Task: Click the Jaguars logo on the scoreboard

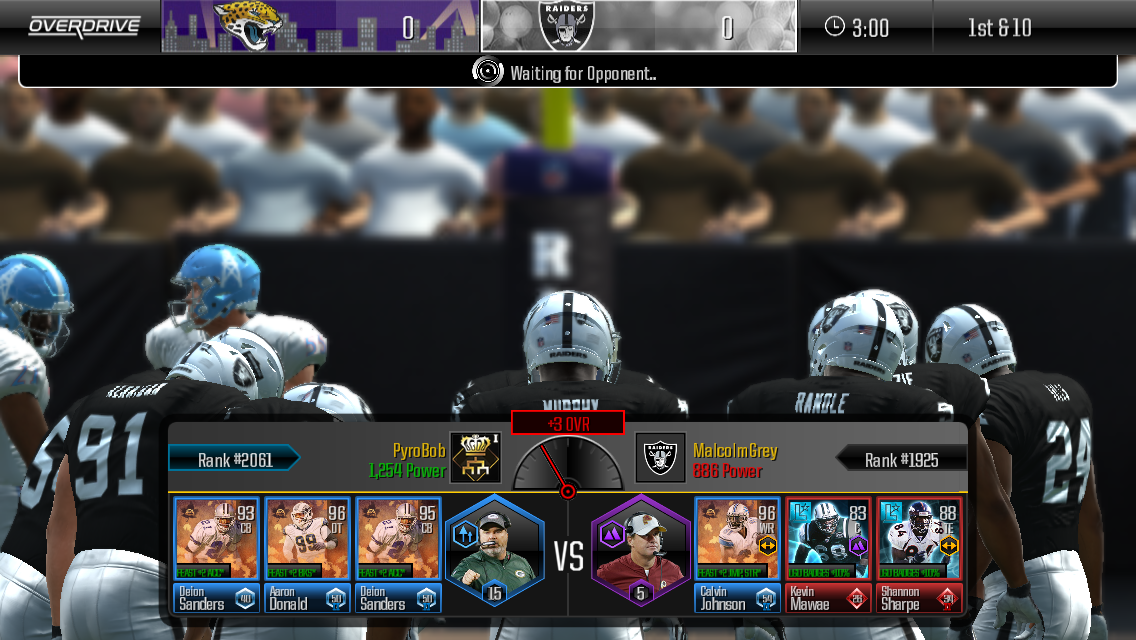Action: pyautogui.click(x=246, y=26)
